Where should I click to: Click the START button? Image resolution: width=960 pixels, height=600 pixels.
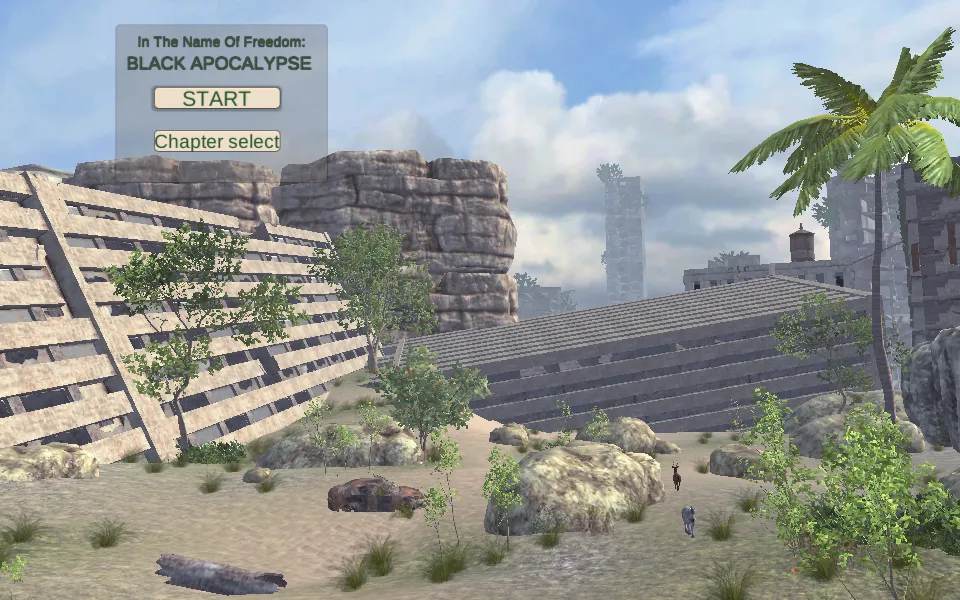pyautogui.click(x=217, y=98)
